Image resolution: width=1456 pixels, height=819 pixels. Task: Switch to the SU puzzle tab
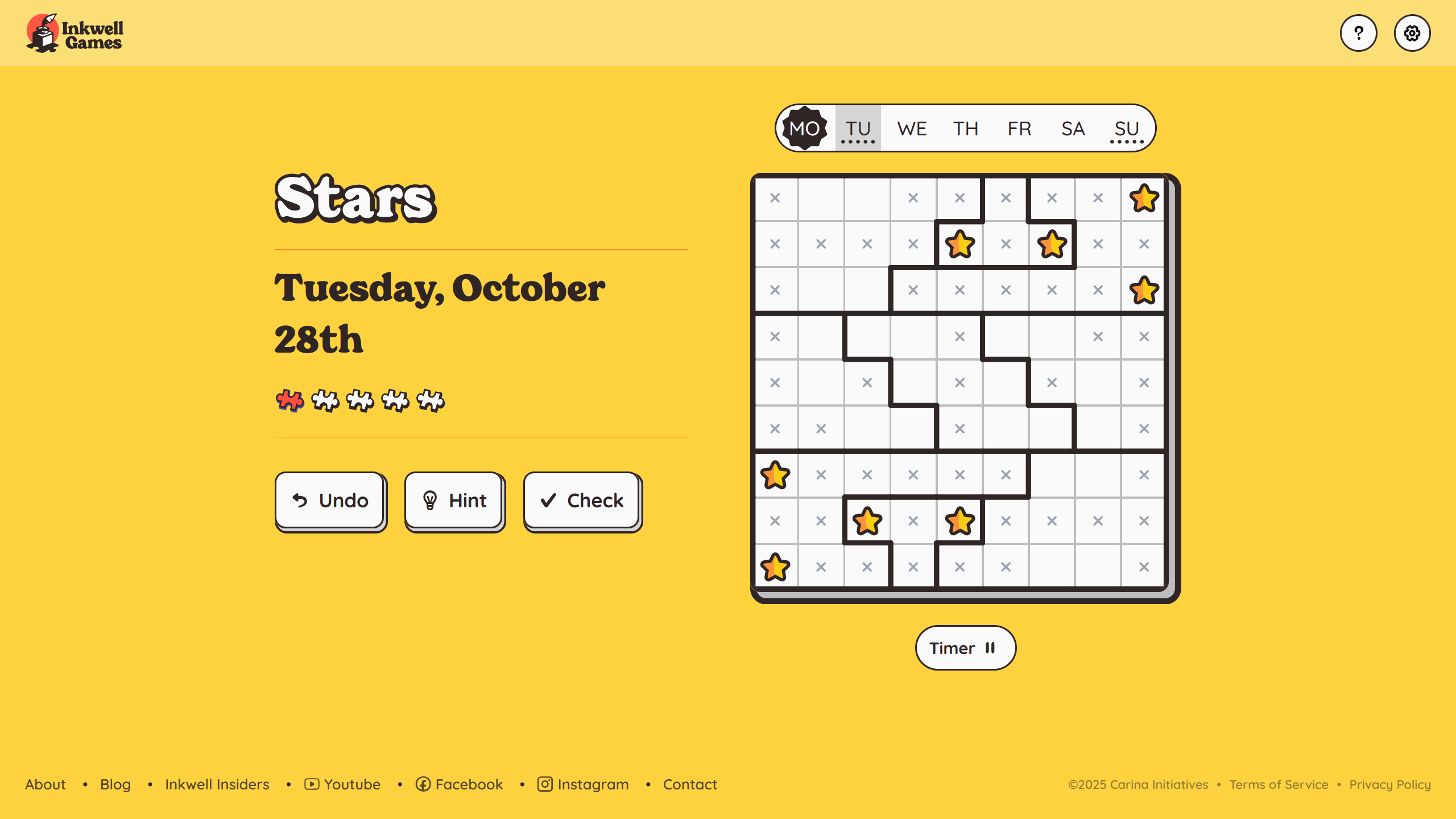point(1126,129)
